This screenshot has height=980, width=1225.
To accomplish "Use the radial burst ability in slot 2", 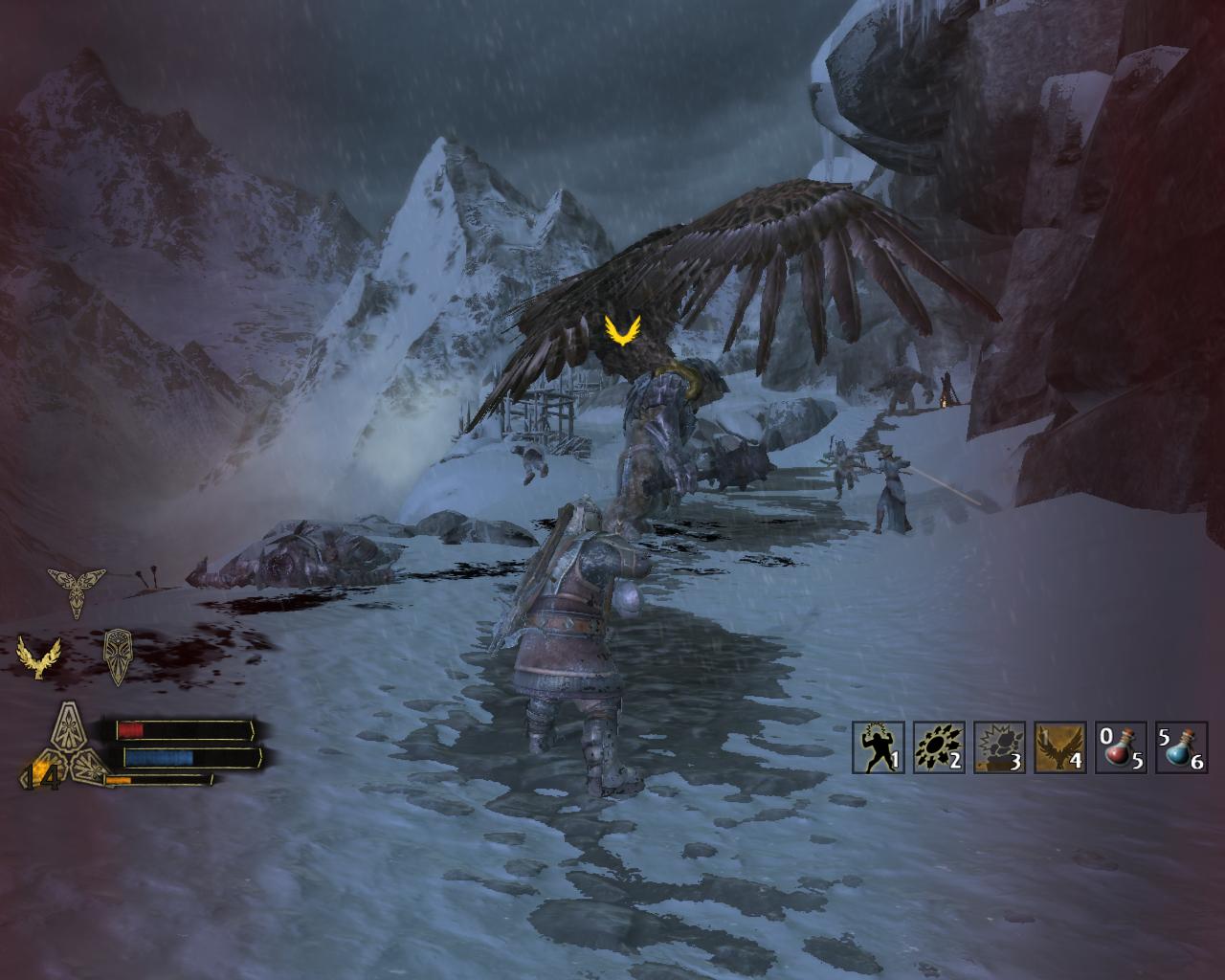I will (939, 747).
